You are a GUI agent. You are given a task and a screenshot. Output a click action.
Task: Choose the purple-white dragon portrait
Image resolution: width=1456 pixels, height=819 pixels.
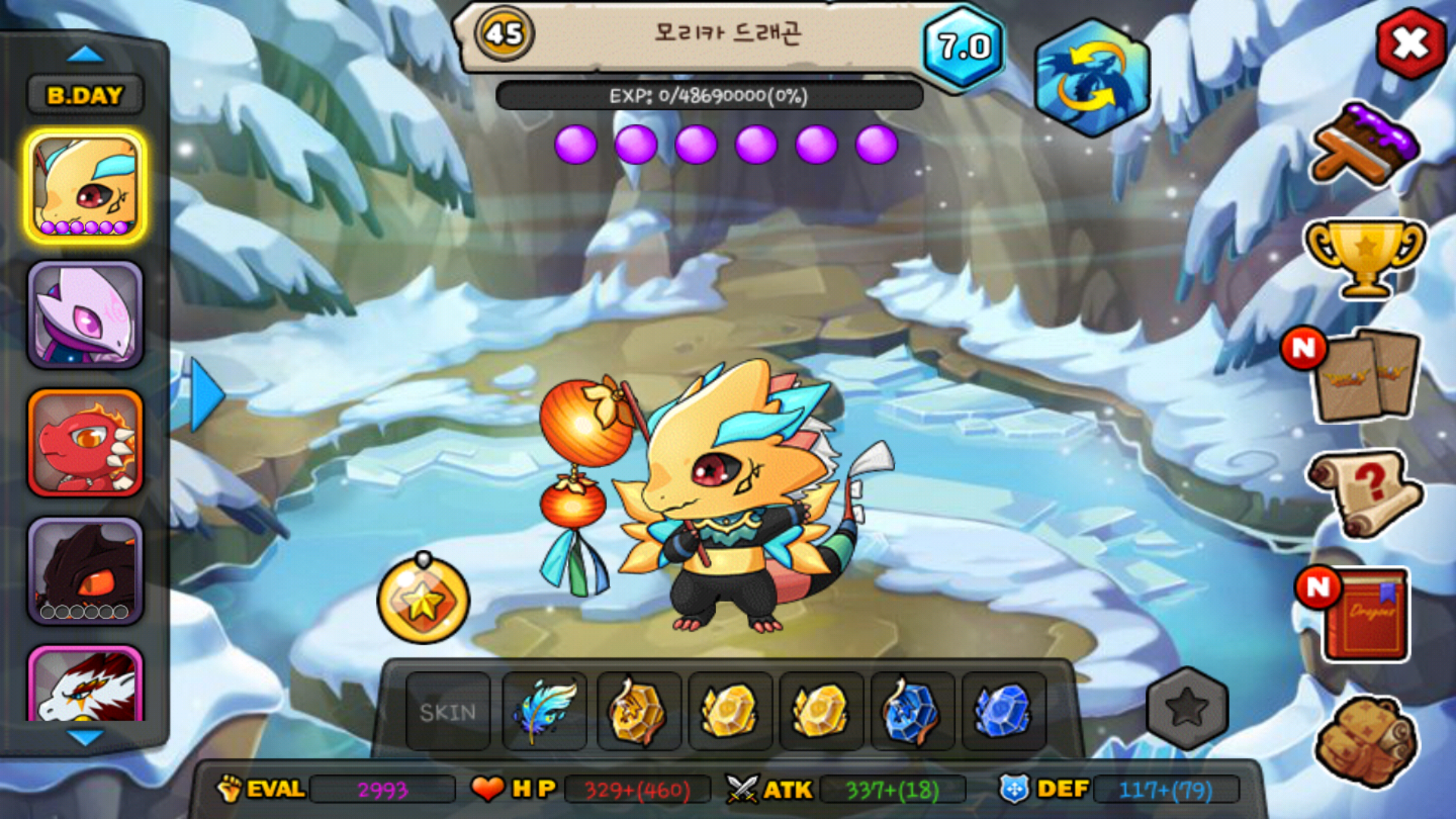point(86,315)
